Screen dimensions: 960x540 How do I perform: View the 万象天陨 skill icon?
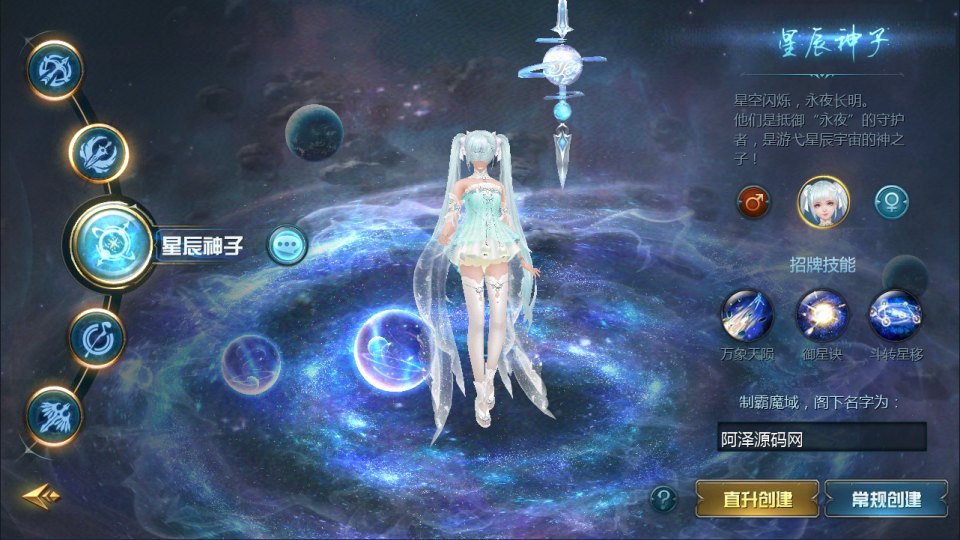click(747, 314)
